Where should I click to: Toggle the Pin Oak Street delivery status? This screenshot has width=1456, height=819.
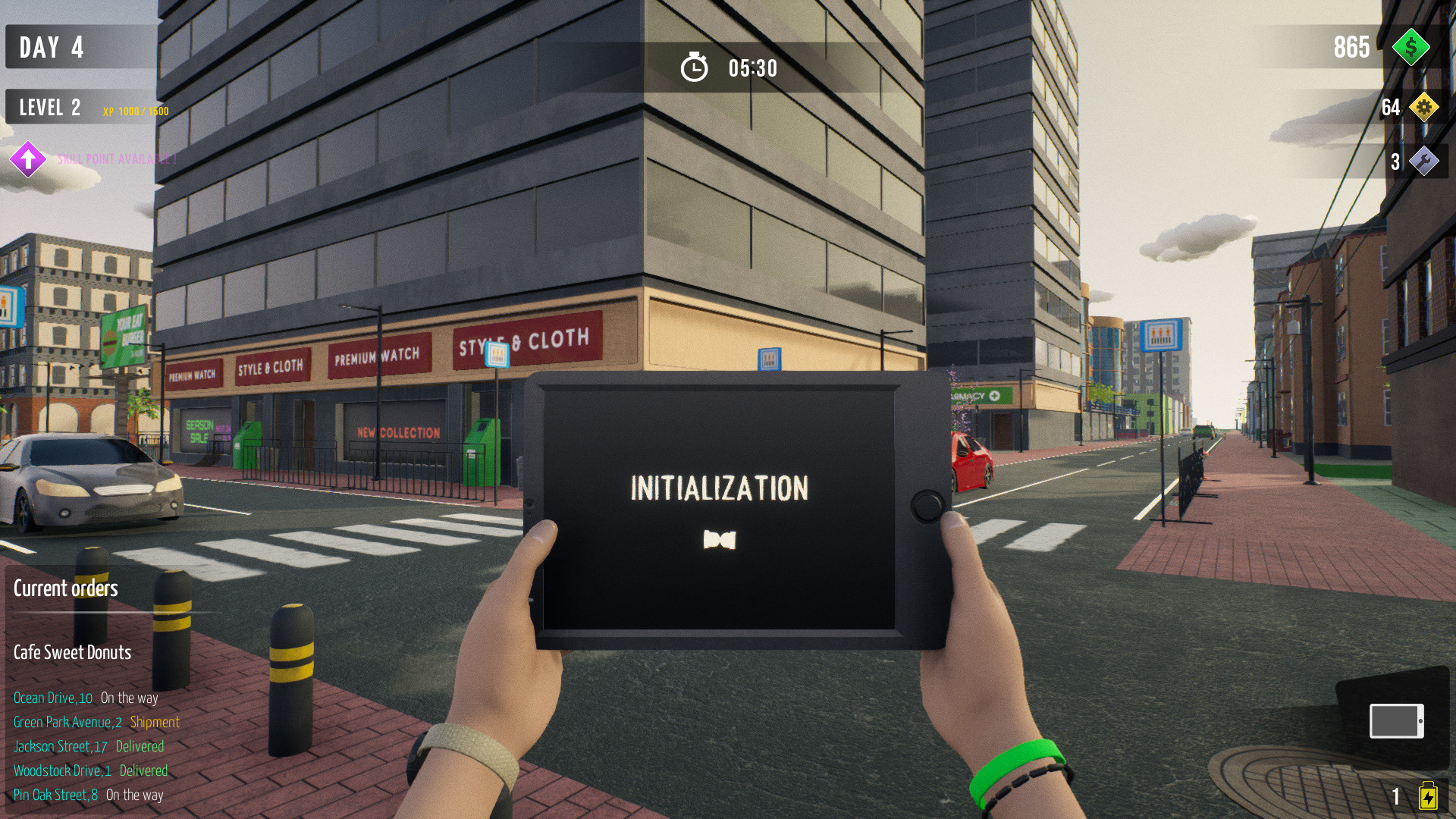[x=88, y=795]
